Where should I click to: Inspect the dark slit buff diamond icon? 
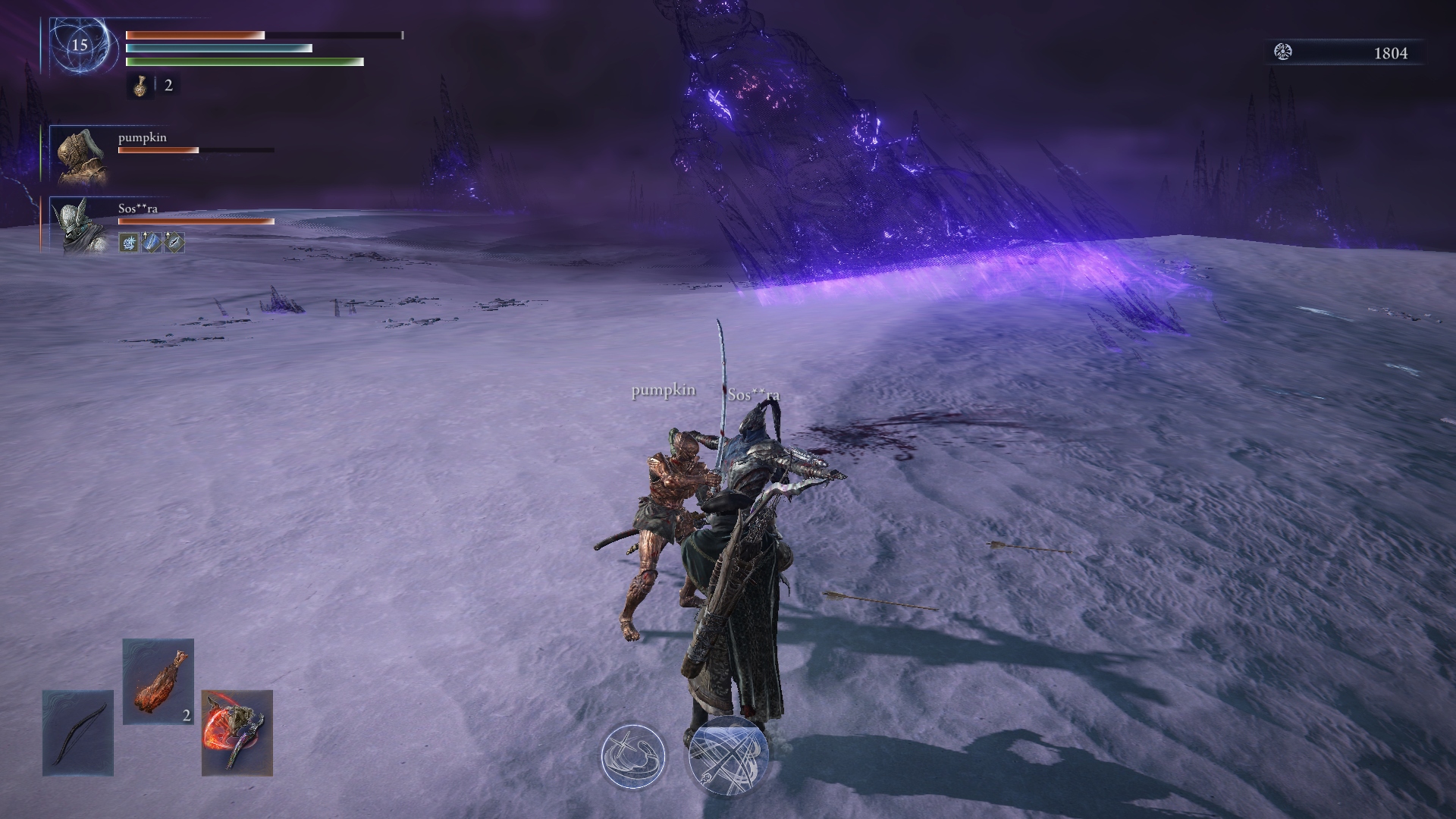point(174,243)
